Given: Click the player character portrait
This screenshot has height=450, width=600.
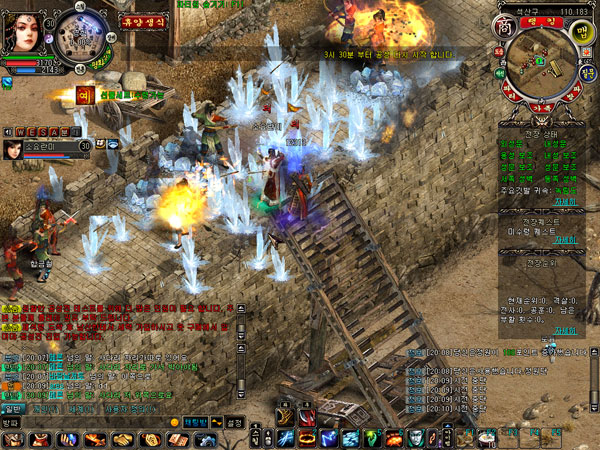Looking at the screenshot, I should 22,30.
